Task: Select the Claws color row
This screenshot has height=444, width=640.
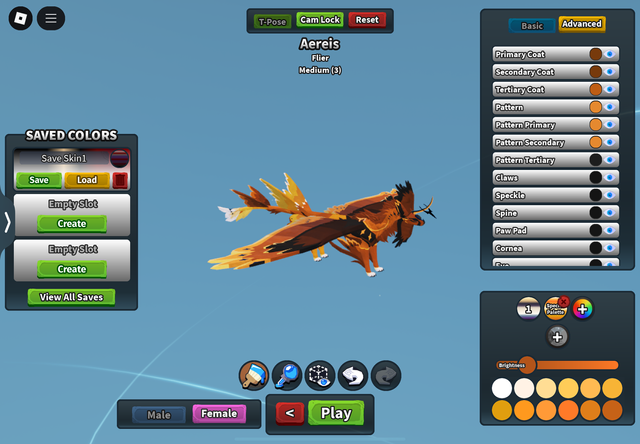Action: (540, 178)
